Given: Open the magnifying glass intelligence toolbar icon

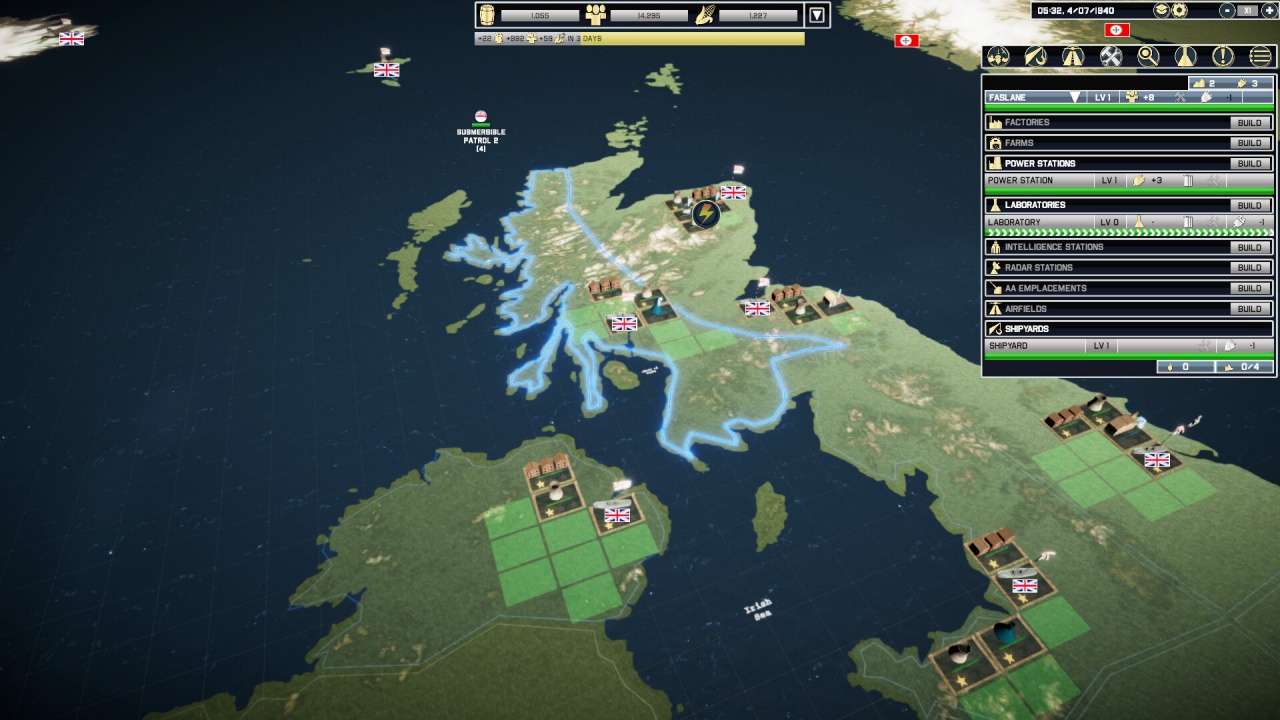Looking at the screenshot, I should coord(1148,57).
